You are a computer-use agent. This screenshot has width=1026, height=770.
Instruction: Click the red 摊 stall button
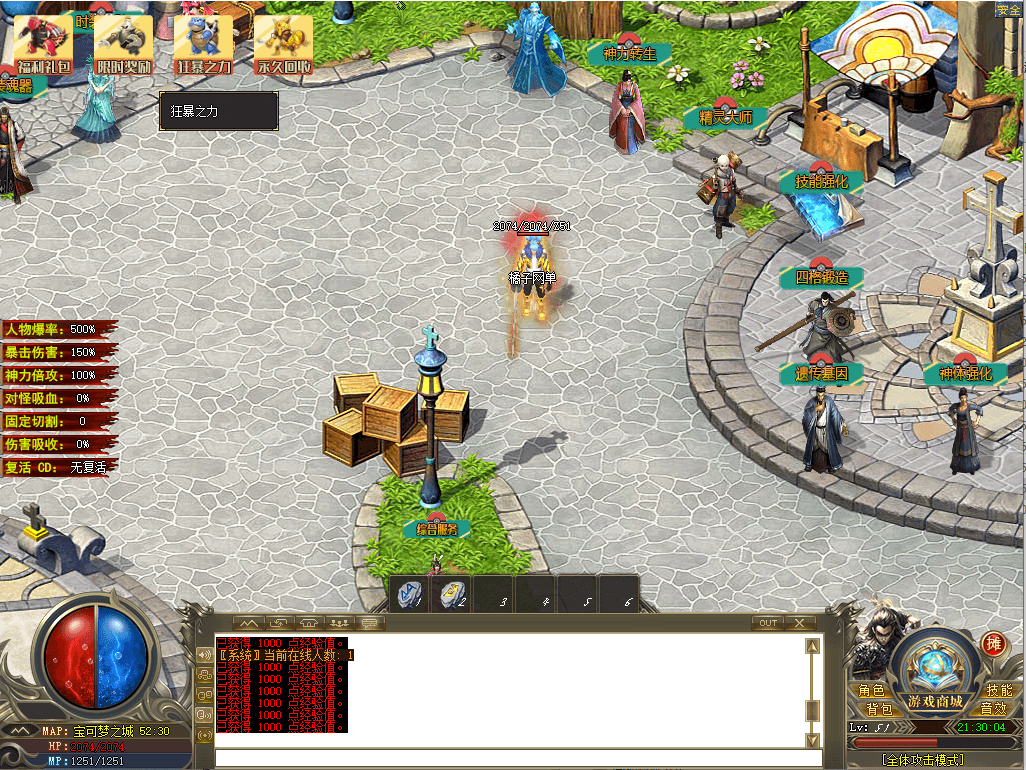tap(993, 643)
